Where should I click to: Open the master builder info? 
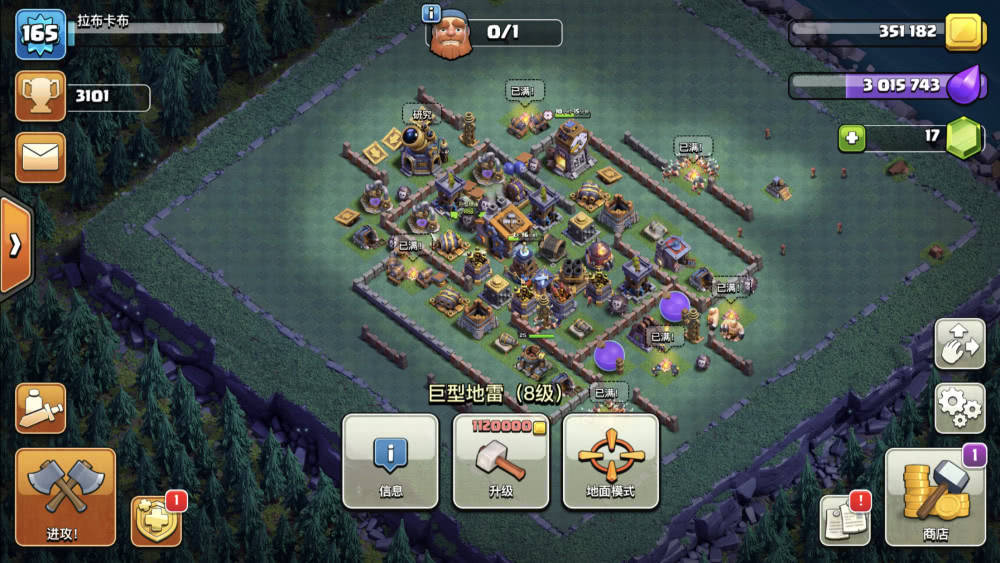click(432, 13)
